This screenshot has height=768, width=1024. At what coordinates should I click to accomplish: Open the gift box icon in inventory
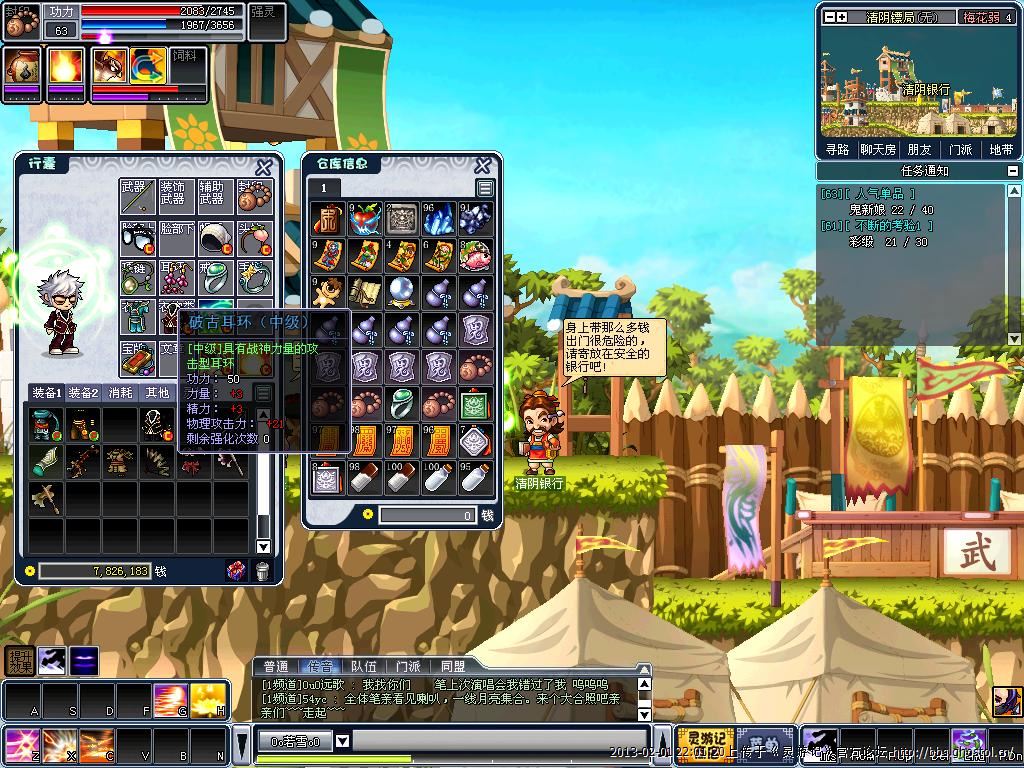[237, 571]
